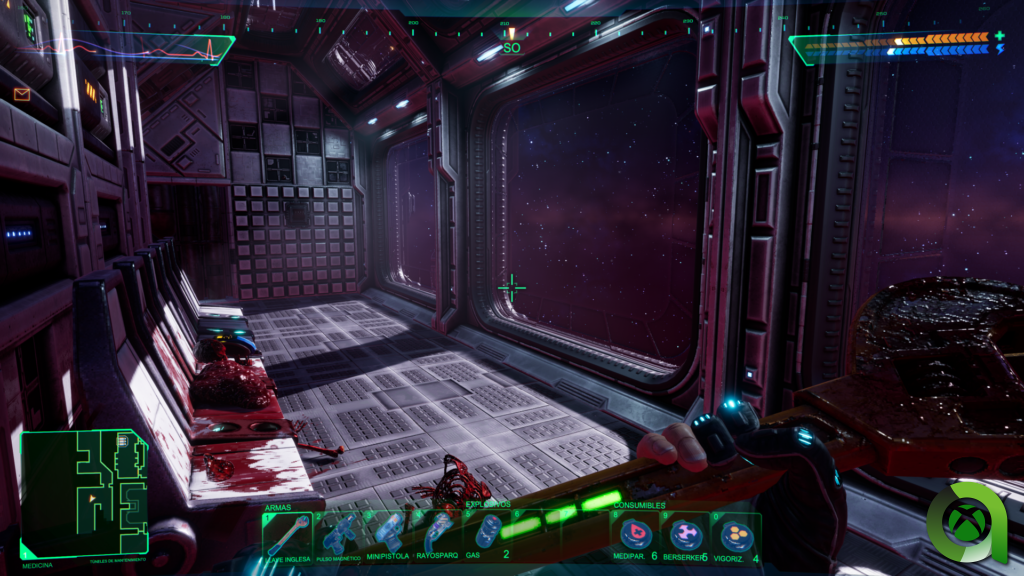The height and width of the screenshot is (576, 1024).
Task: Select the Gas grenade explosive
Action: pyautogui.click(x=487, y=535)
